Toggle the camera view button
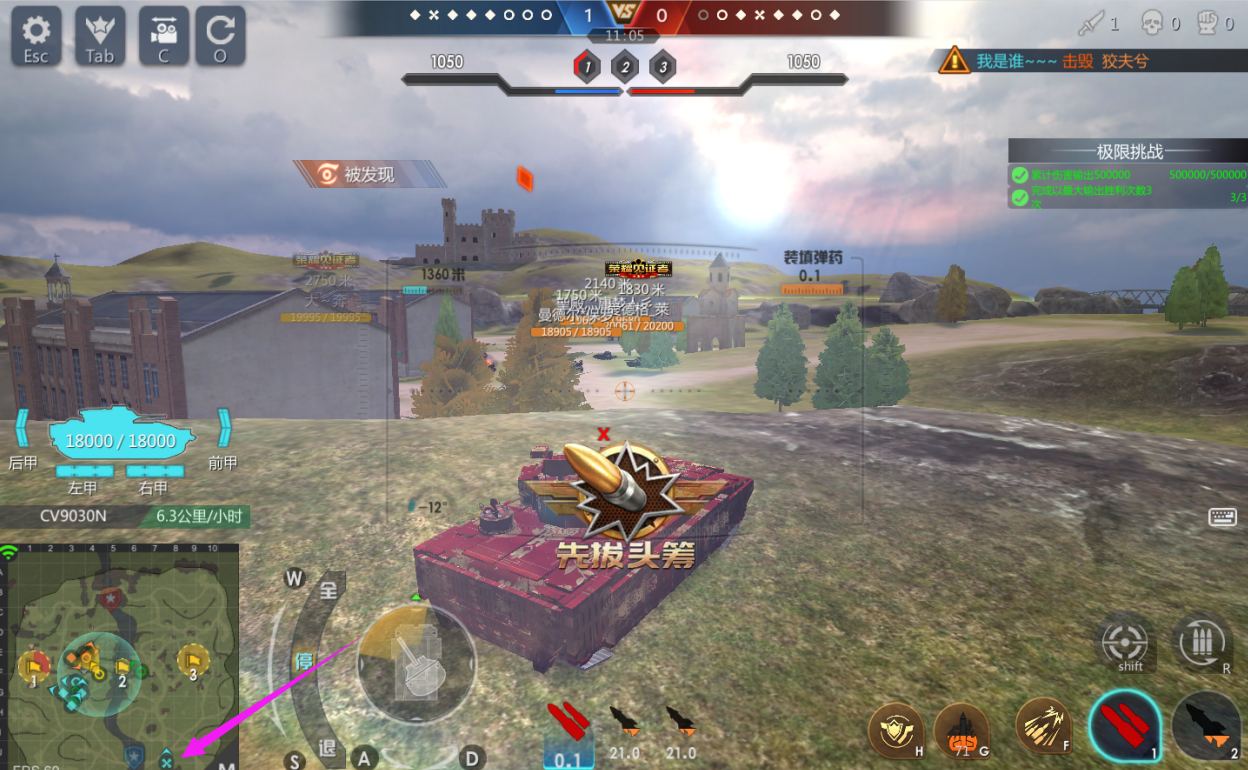 tap(164, 36)
